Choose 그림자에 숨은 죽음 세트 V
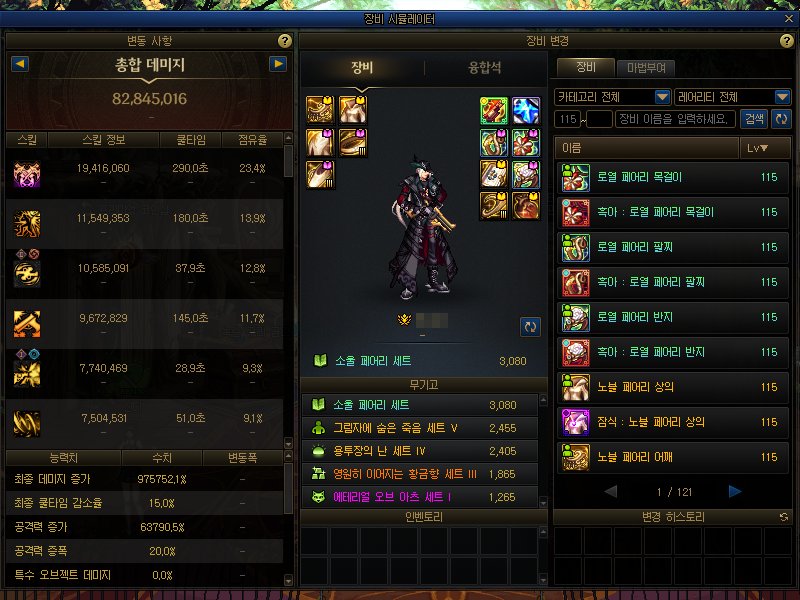 (424, 428)
